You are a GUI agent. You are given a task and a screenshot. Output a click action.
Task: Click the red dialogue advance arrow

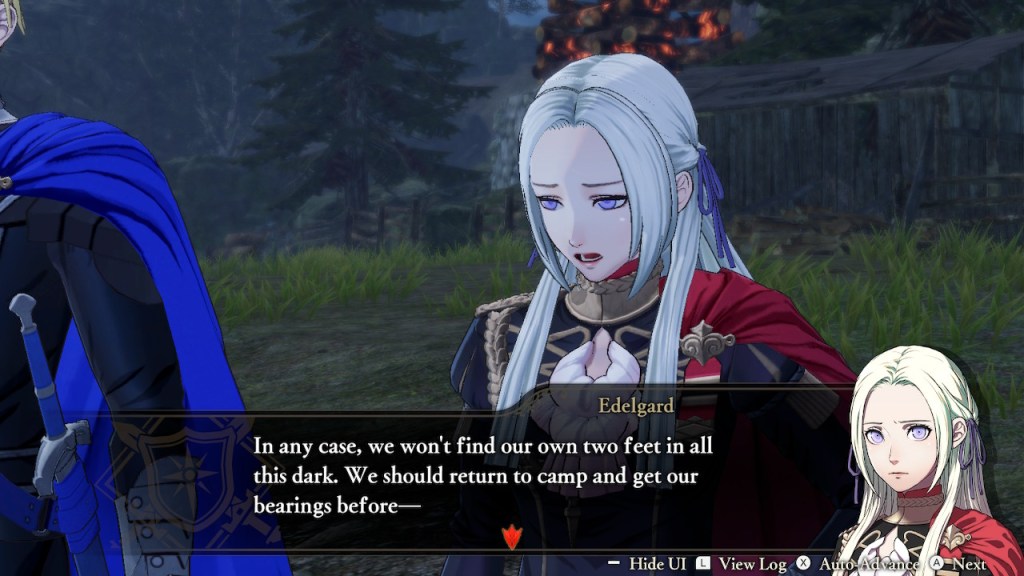pos(512,538)
